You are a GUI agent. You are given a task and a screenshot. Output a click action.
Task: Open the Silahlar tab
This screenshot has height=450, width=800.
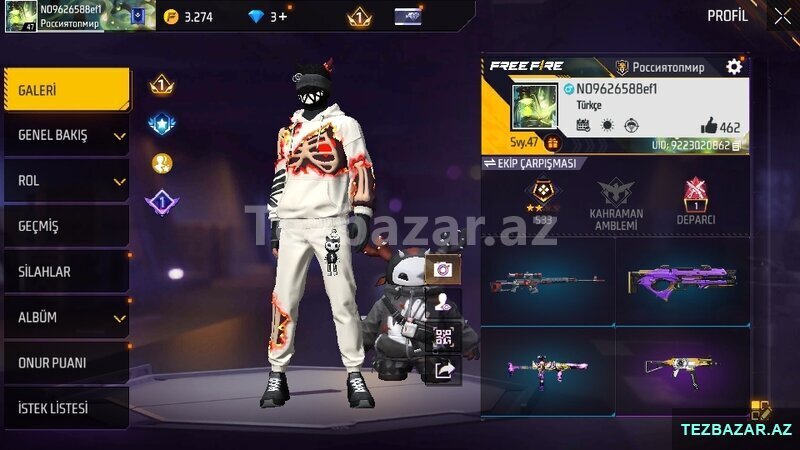pos(66,272)
